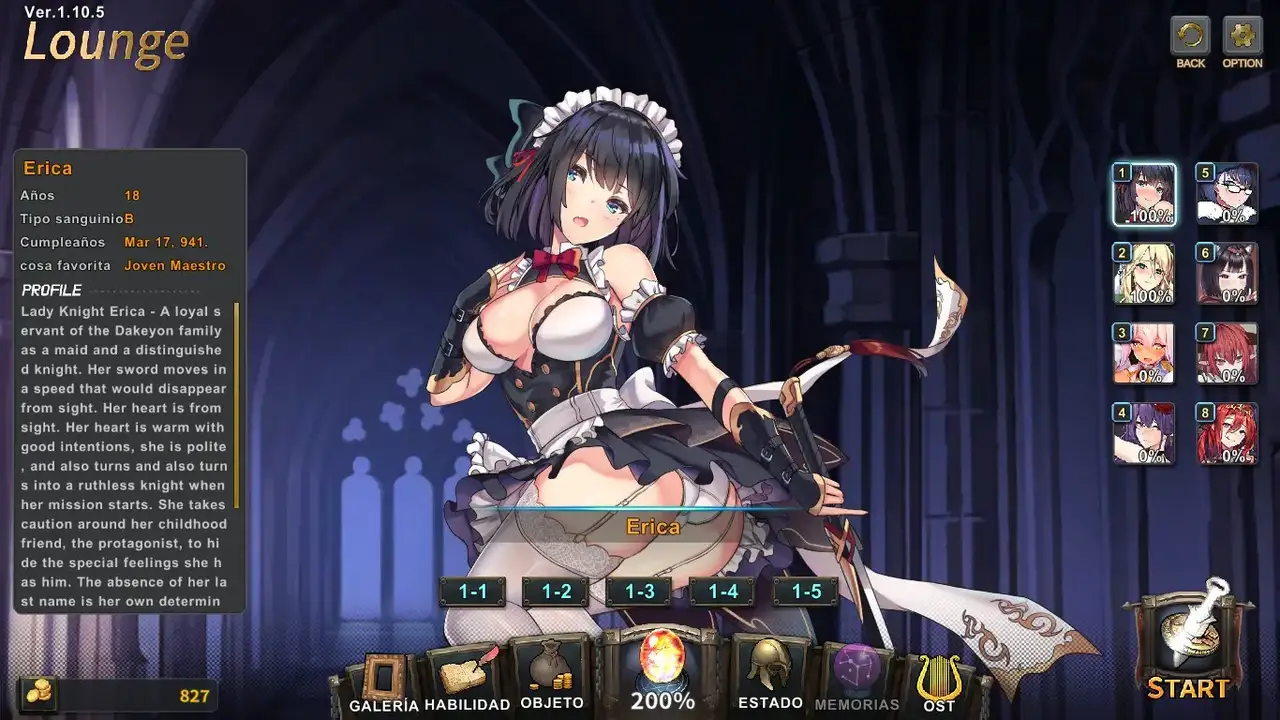Screen dimensions: 1280x720
Task: Select stage 1-1
Action: click(472, 591)
